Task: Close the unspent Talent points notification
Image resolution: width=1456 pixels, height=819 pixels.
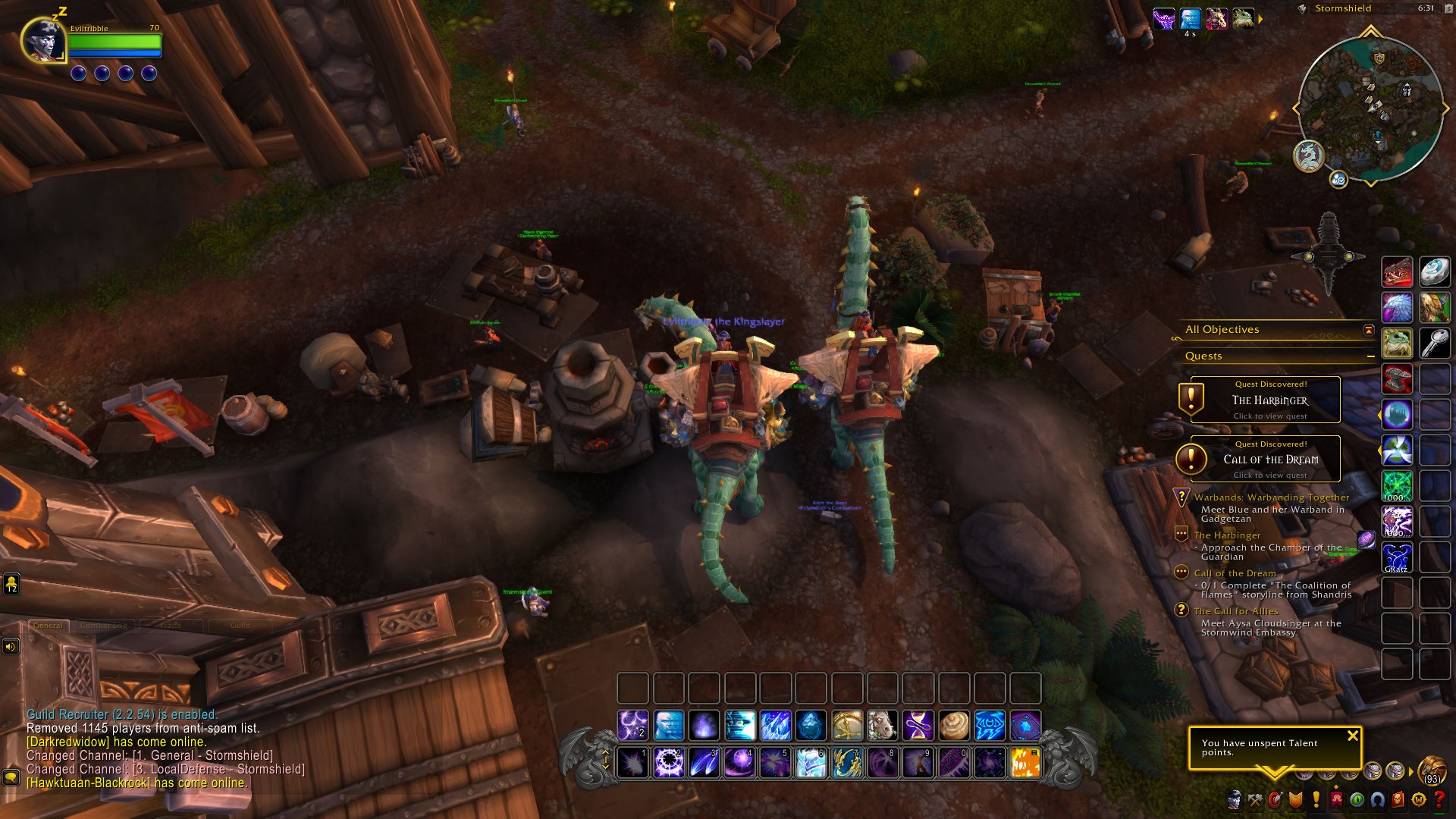Action: pyautogui.click(x=1352, y=736)
